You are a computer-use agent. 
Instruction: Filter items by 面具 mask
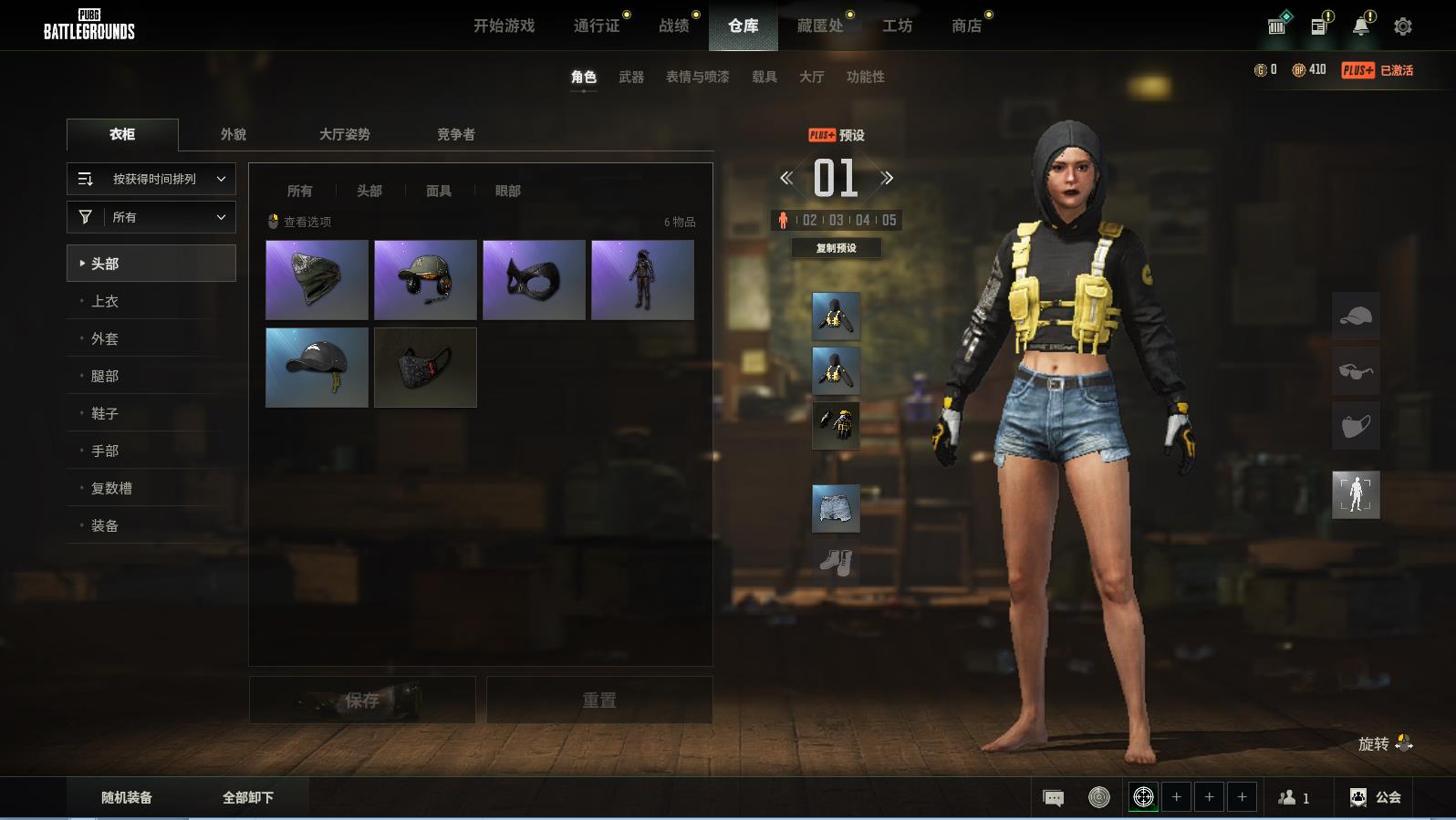(x=439, y=191)
